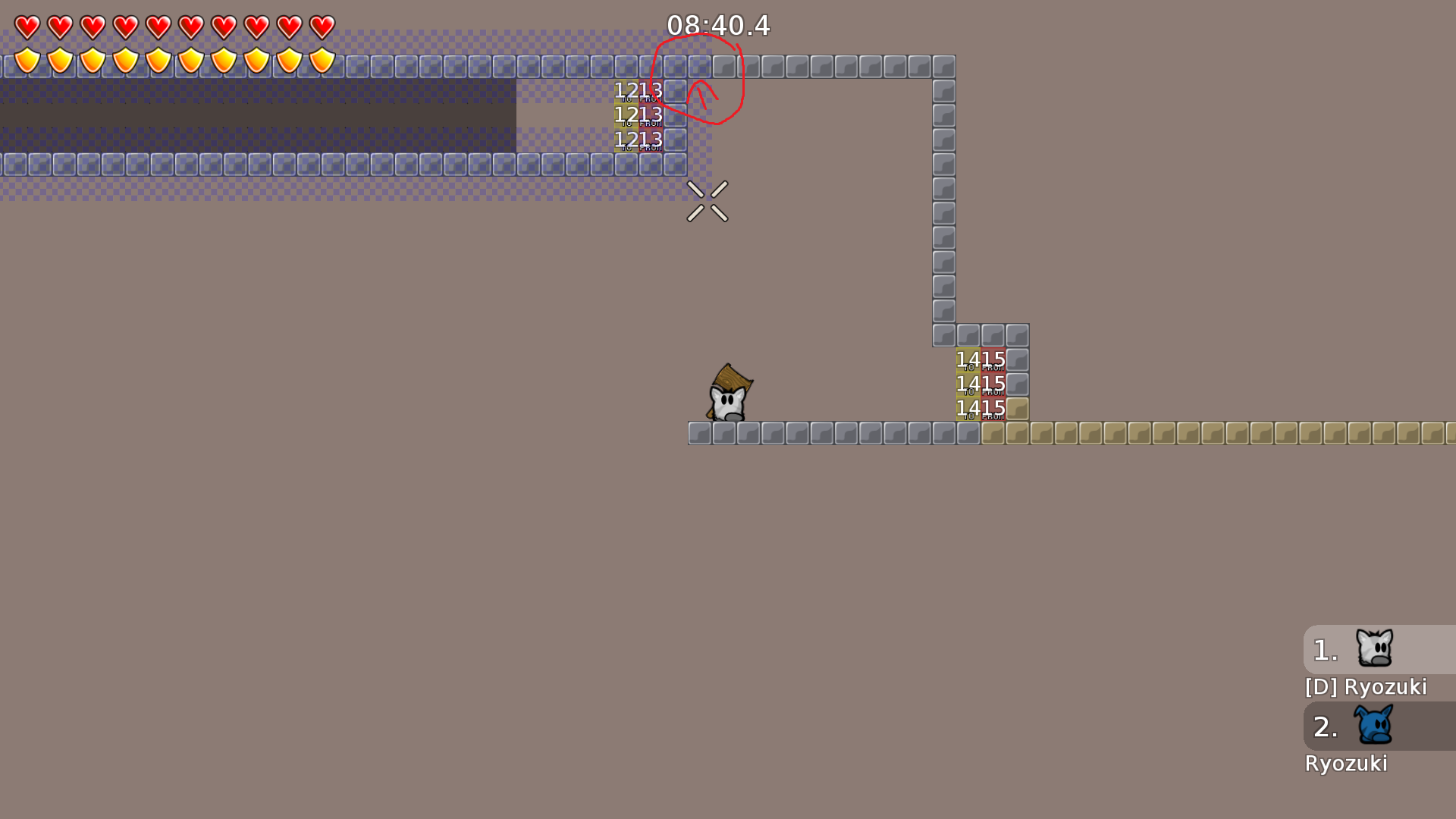Image resolution: width=1456 pixels, height=819 pixels.
Task: Click the fifth heart in the health bar
Action: 158,27
